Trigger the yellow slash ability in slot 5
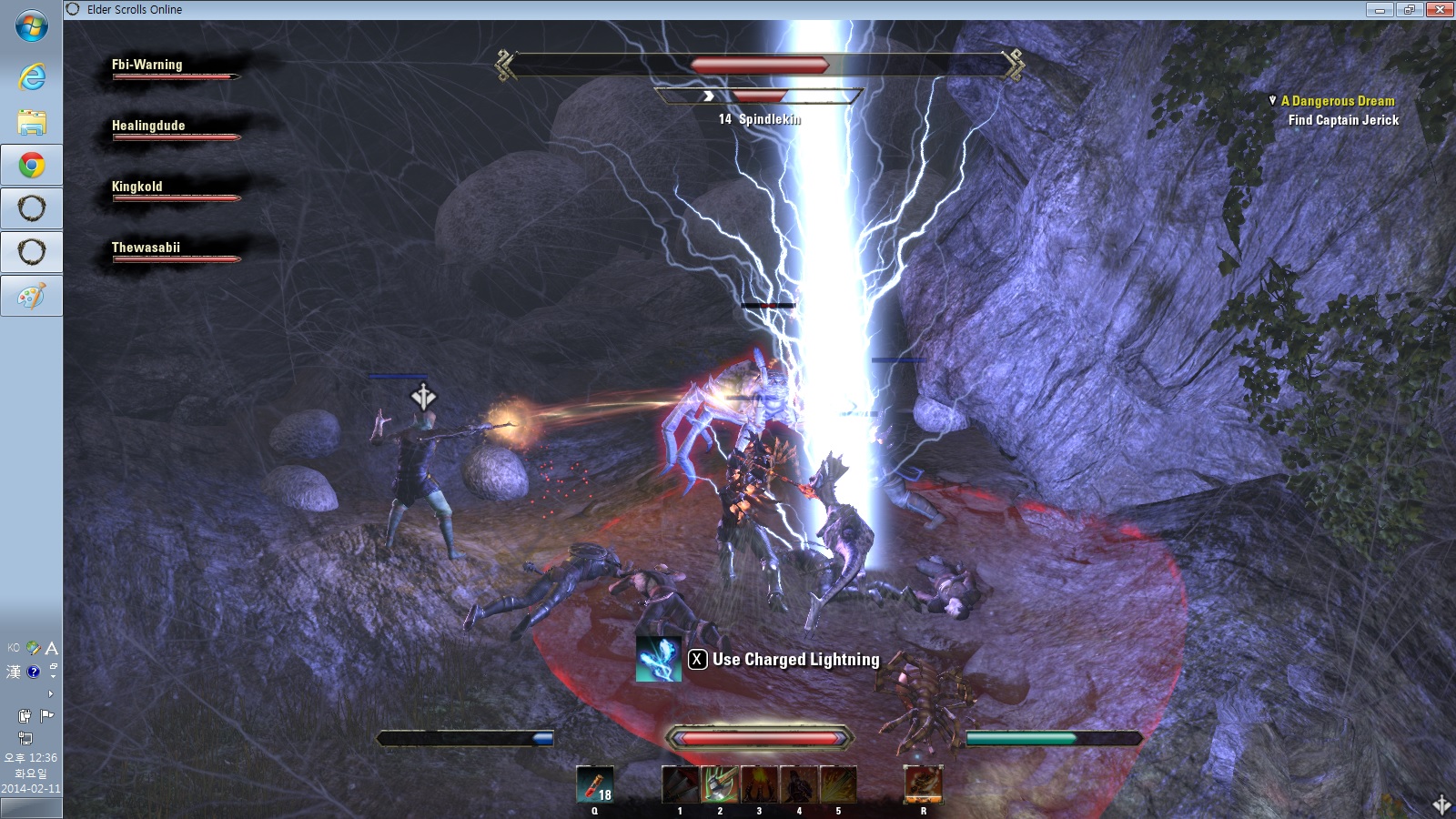The width and height of the screenshot is (1456, 819). tap(838, 784)
